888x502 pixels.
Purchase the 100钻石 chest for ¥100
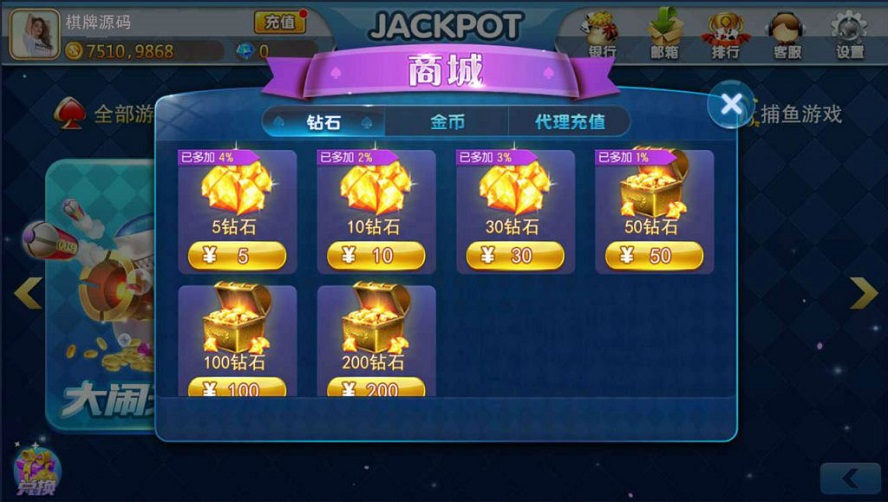(x=237, y=388)
